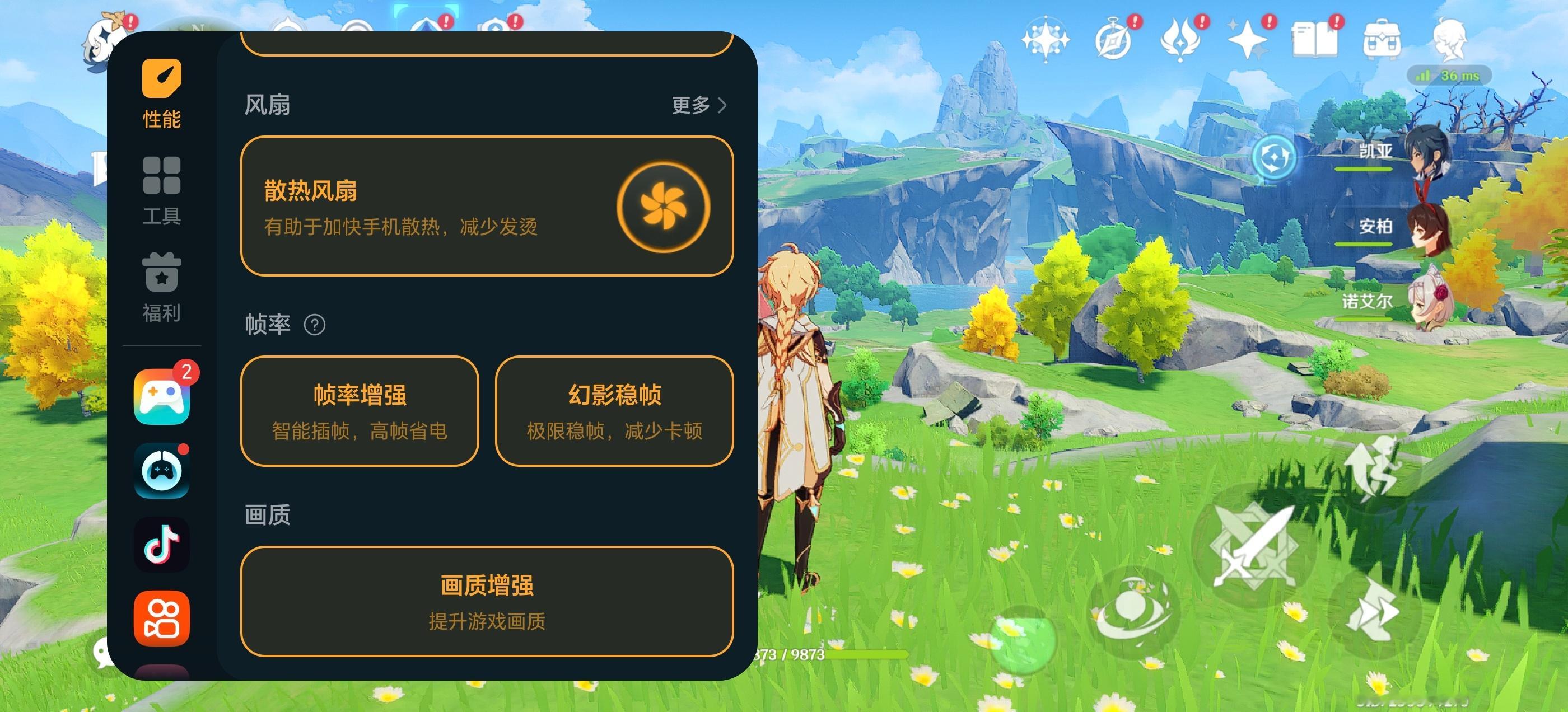Click the 画质增强 button

487,601
